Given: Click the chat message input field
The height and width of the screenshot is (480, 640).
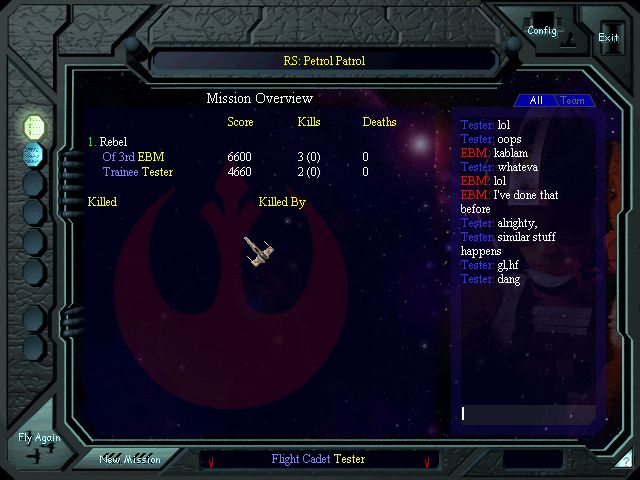Looking at the screenshot, I should click(527, 413).
